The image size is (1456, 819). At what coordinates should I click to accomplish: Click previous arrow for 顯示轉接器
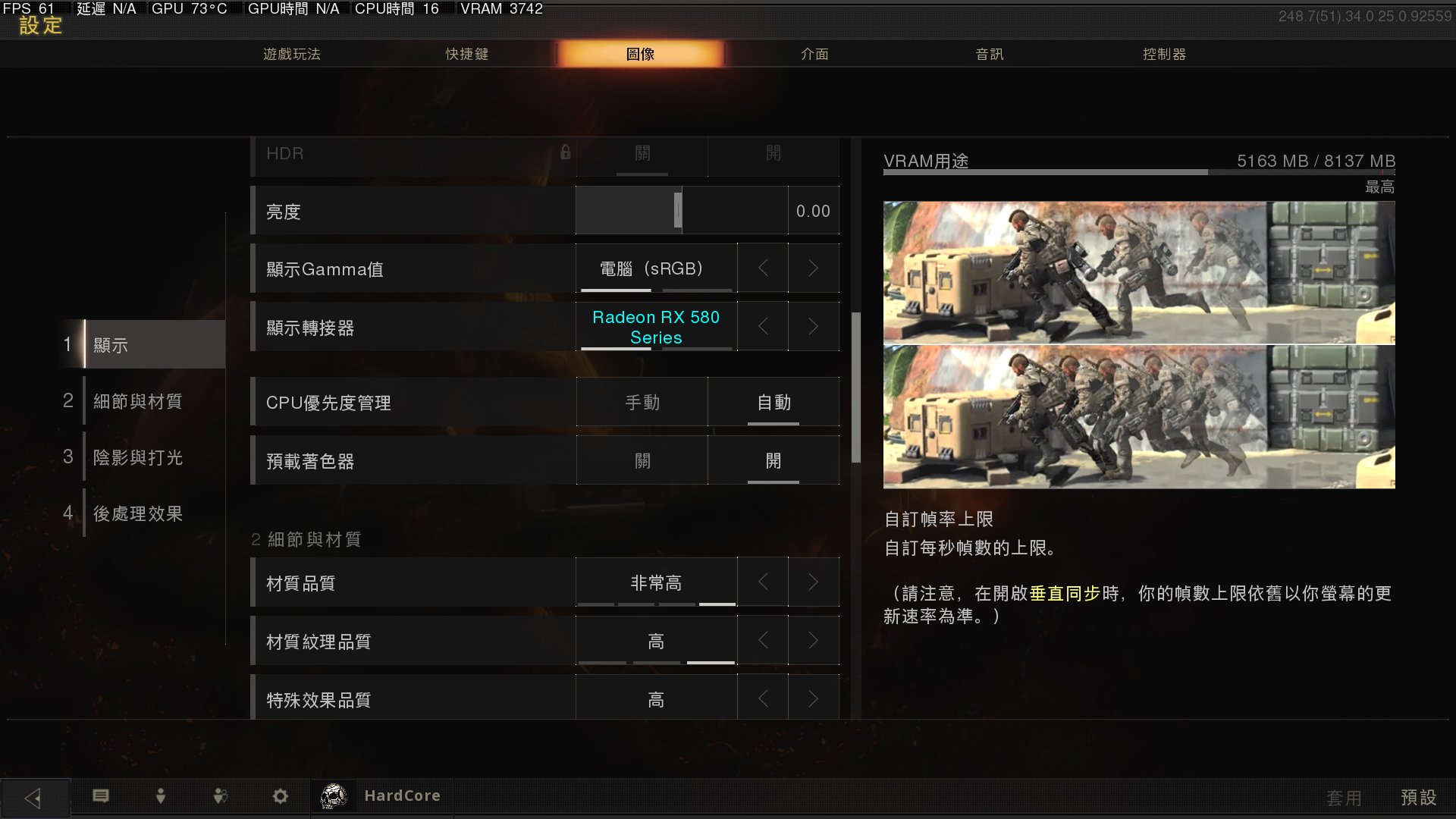click(x=762, y=326)
